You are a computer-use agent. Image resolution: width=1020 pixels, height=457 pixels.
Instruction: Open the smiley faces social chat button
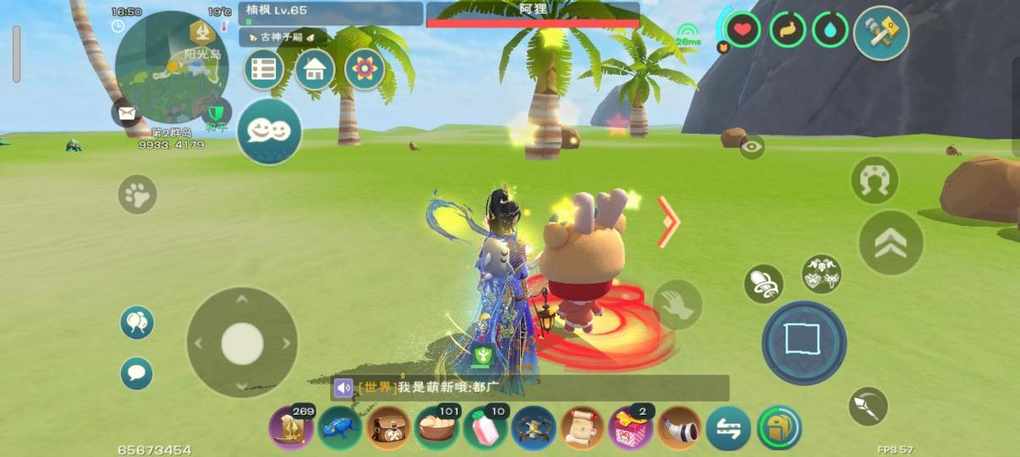click(x=269, y=131)
